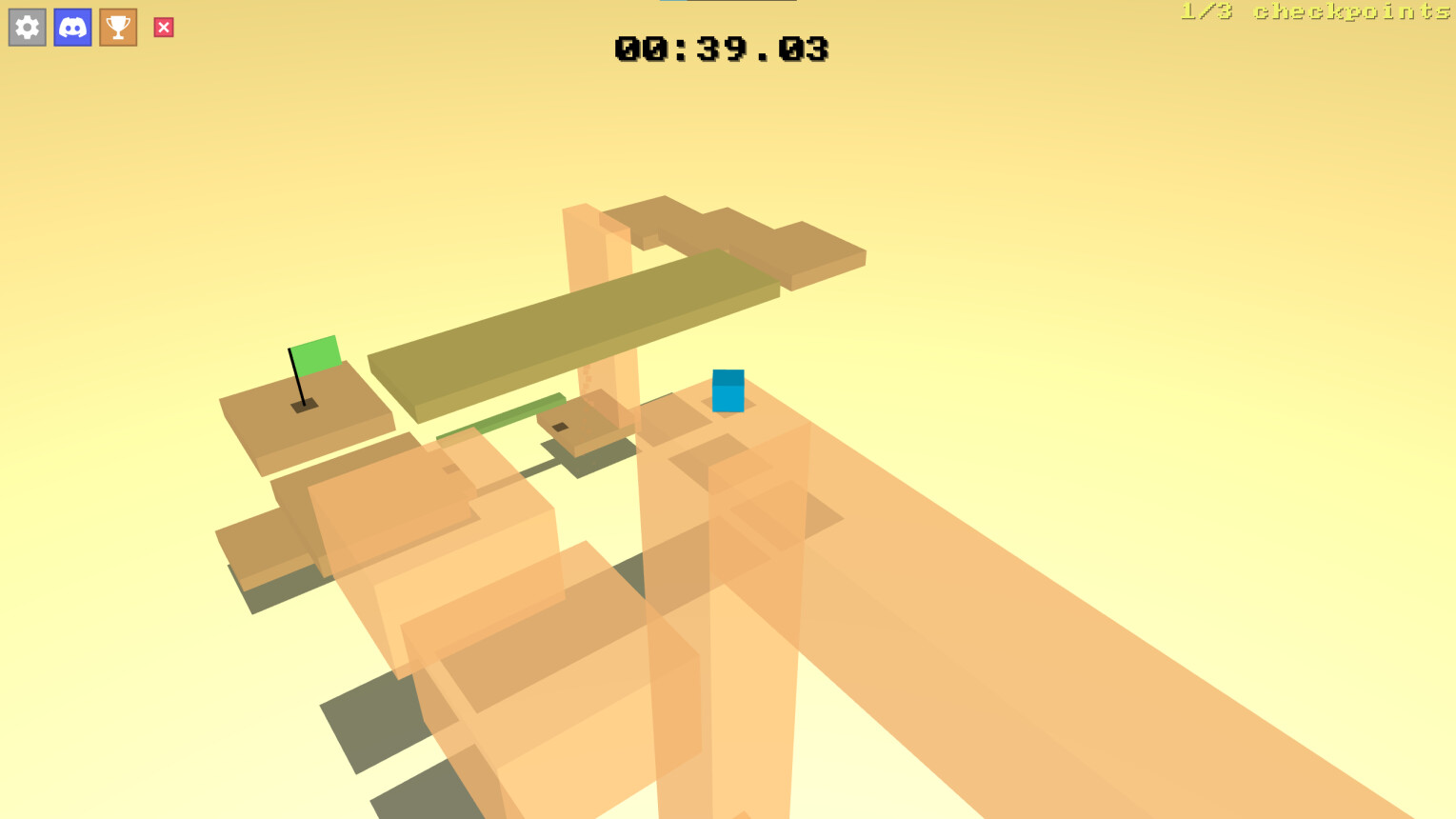Select the blue player cube
The image size is (1456, 819).
(728, 390)
